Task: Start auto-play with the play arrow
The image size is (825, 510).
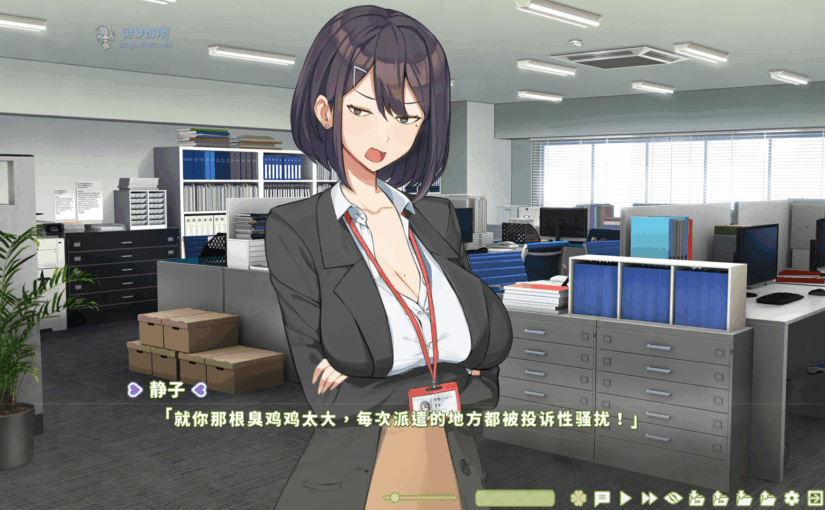Action: 626,497
